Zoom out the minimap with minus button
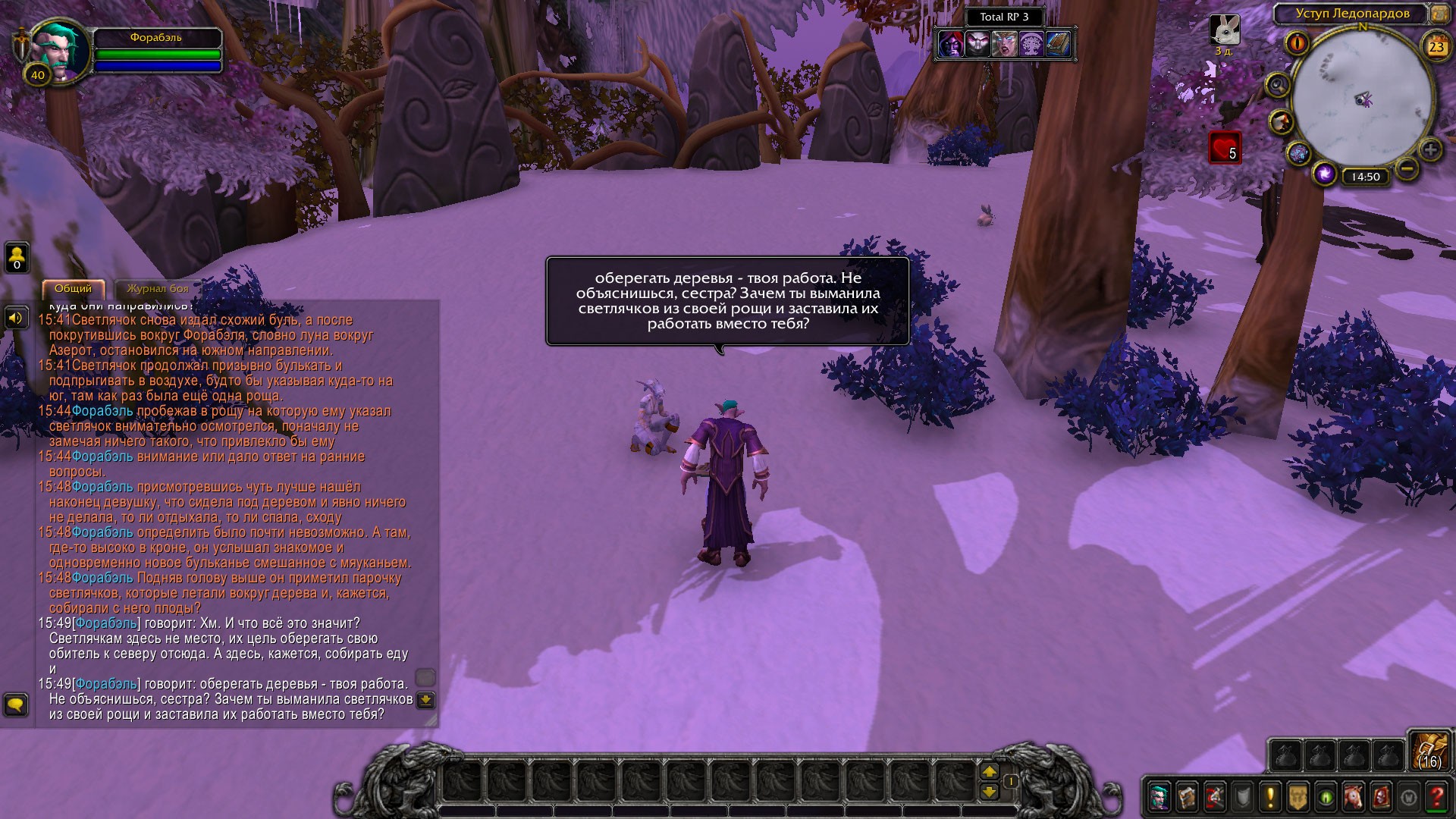Image resolution: width=1456 pixels, height=819 pixels. tap(1407, 168)
